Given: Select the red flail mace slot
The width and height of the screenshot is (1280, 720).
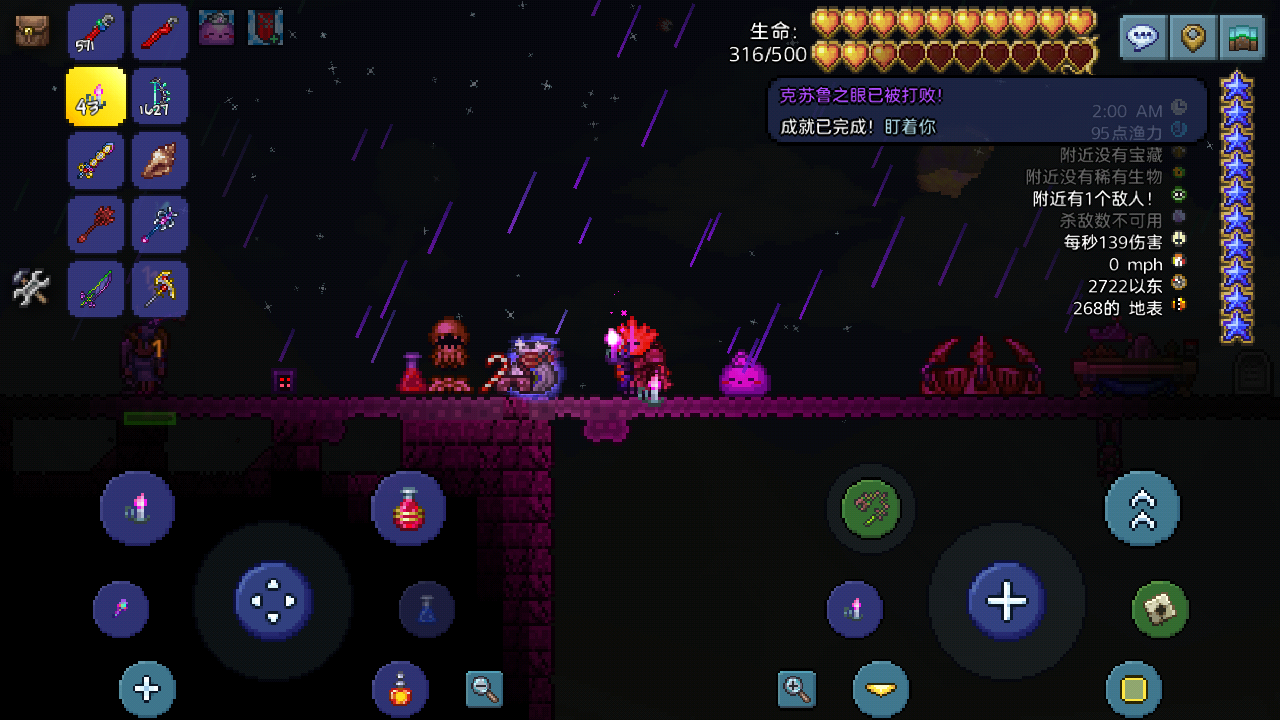Looking at the screenshot, I should 96,224.
